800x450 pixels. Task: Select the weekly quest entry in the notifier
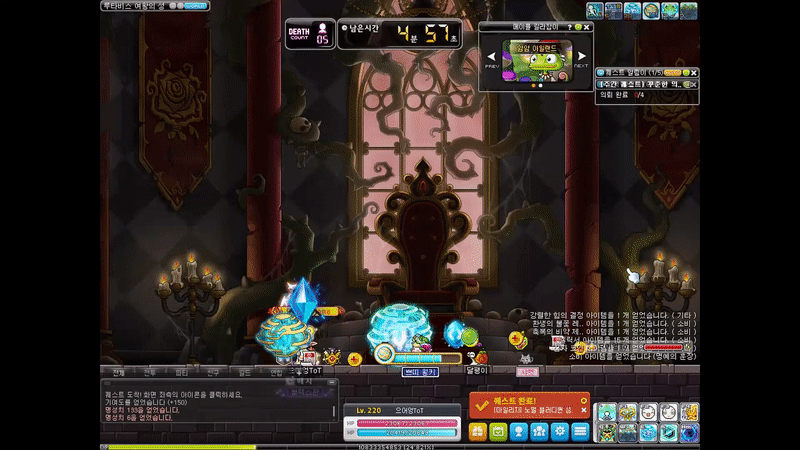click(x=640, y=84)
